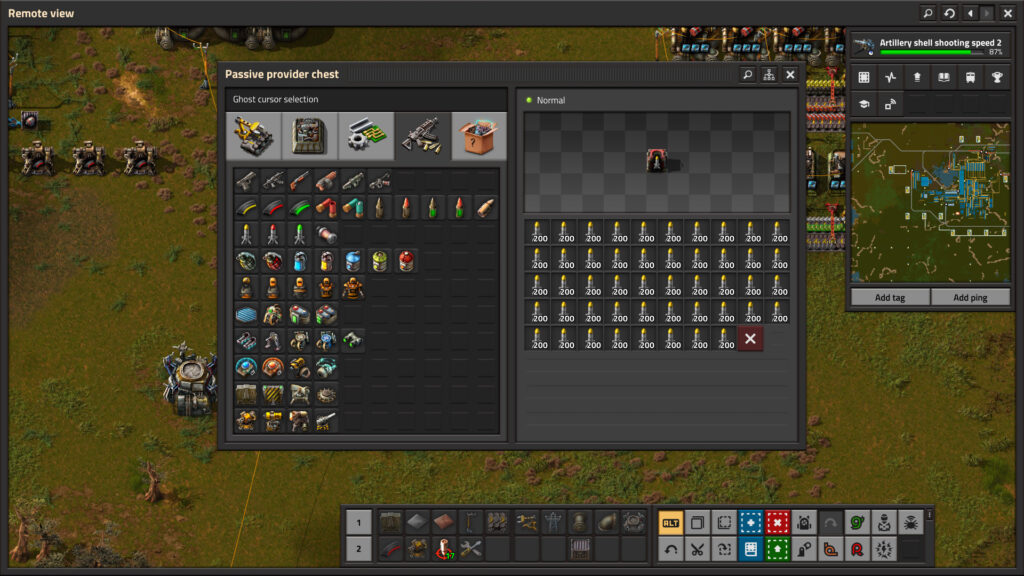Select the scissors cut tool
The image size is (1024, 576).
pyautogui.click(x=697, y=548)
